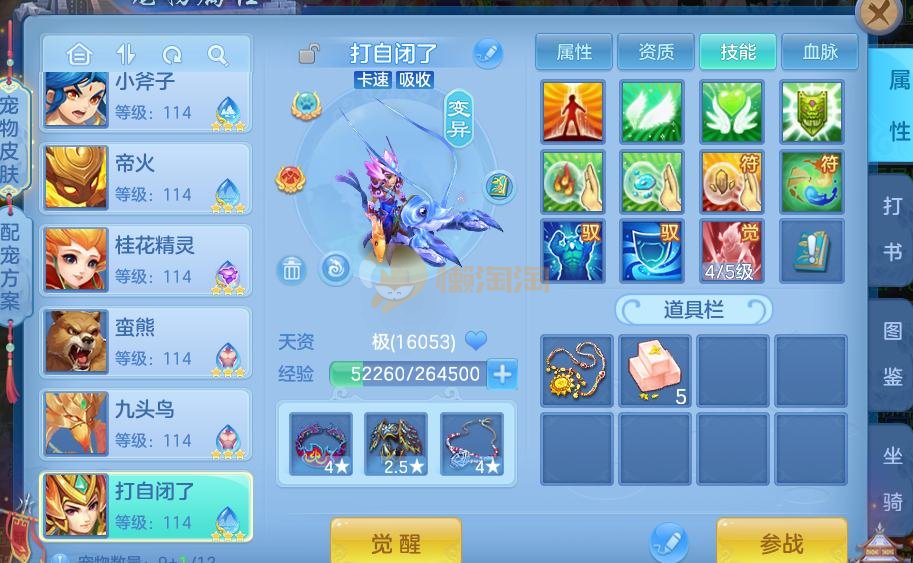
Task: Click the 觉醒 button
Action: click(396, 543)
